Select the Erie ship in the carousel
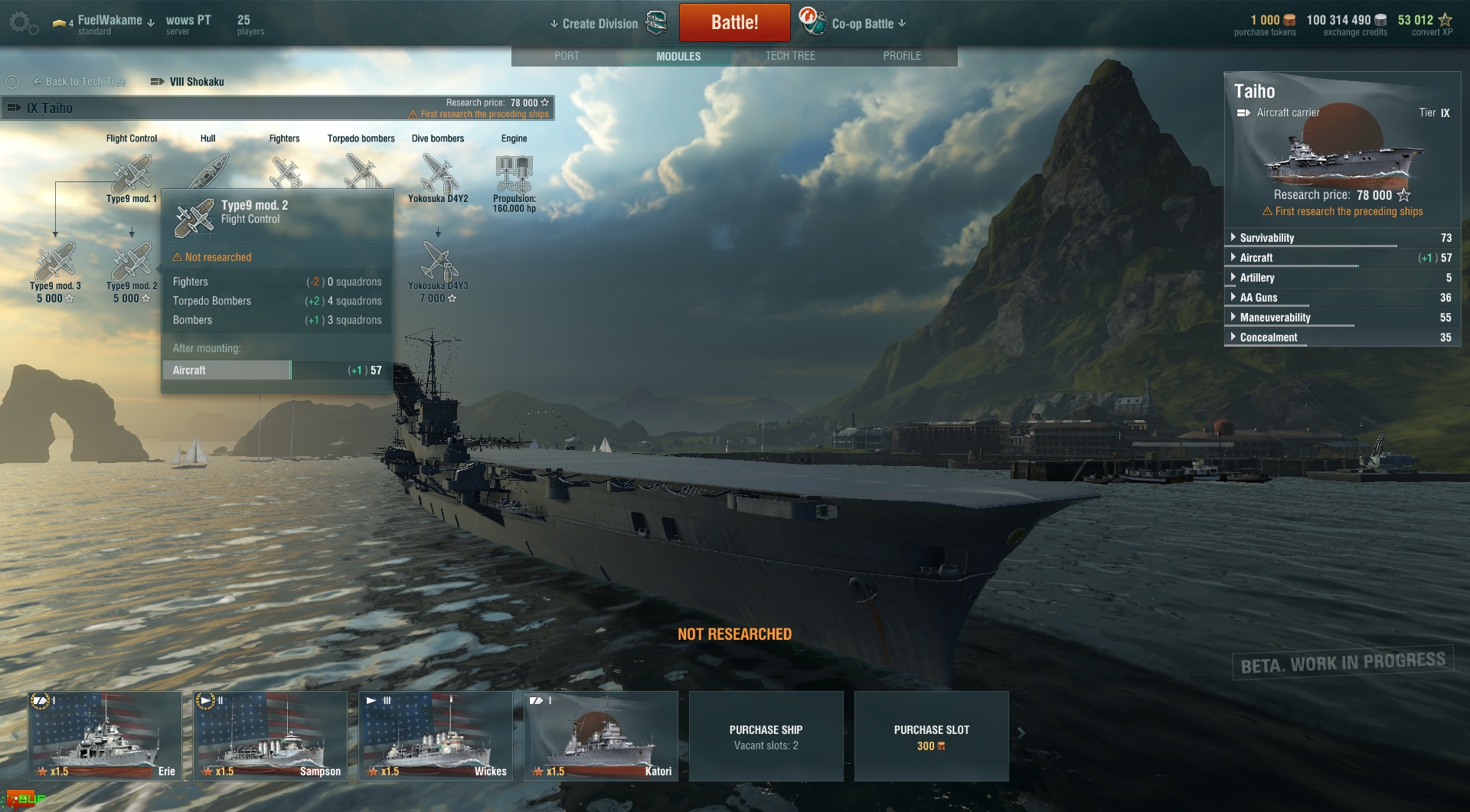1470x812 pixels. pos(105,735)
